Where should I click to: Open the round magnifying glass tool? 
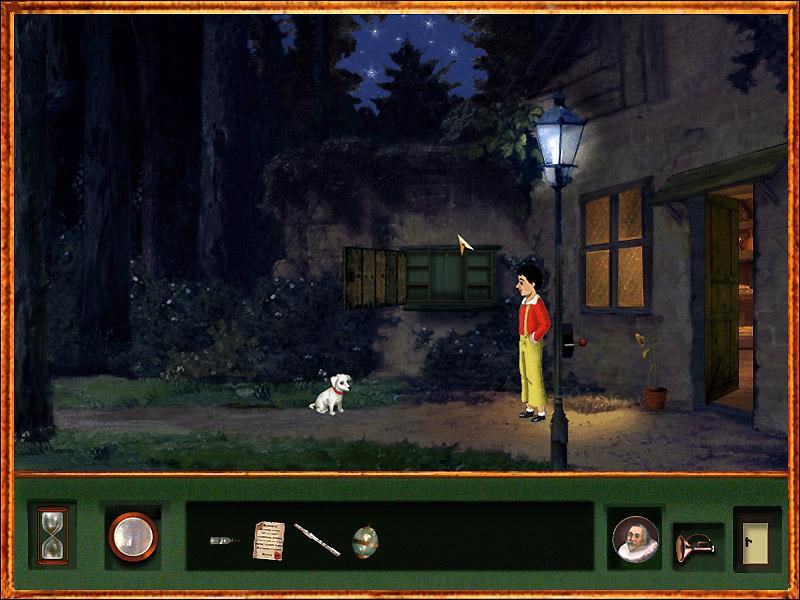[x=133, y=535]
